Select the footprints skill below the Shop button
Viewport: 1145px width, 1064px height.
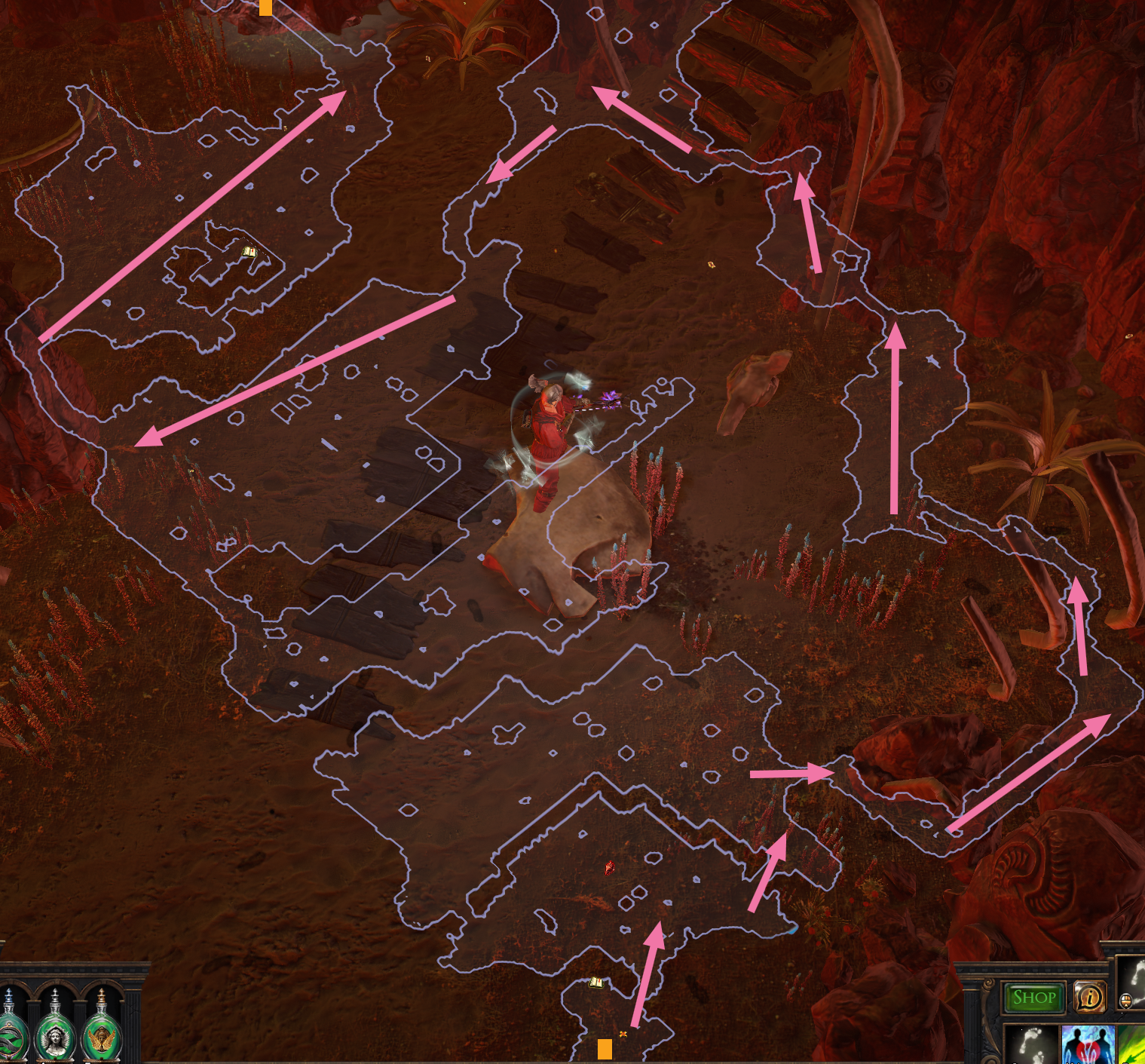(x=1031, y=1044)
